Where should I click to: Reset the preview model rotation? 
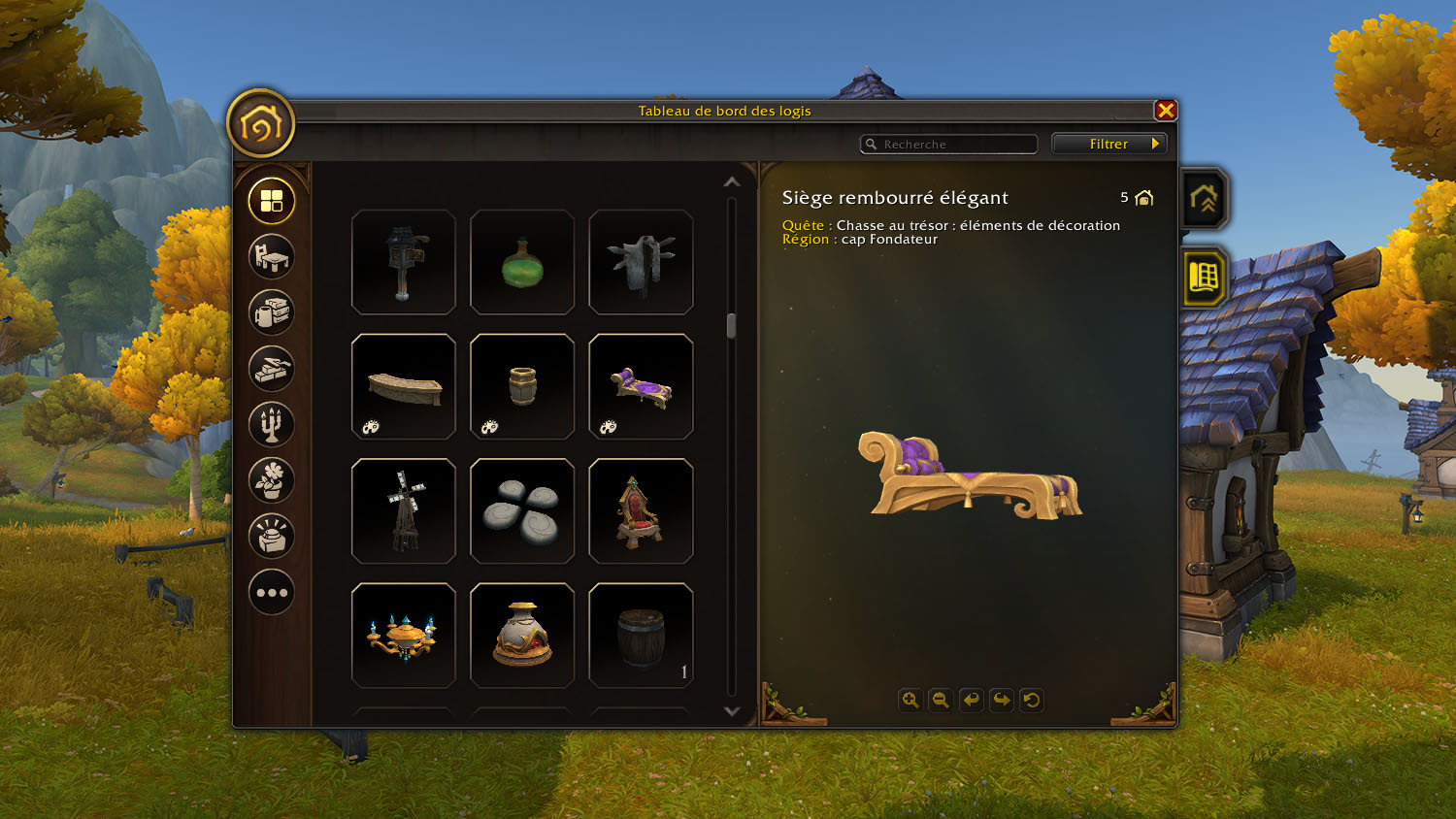[x=1032, y=700]
